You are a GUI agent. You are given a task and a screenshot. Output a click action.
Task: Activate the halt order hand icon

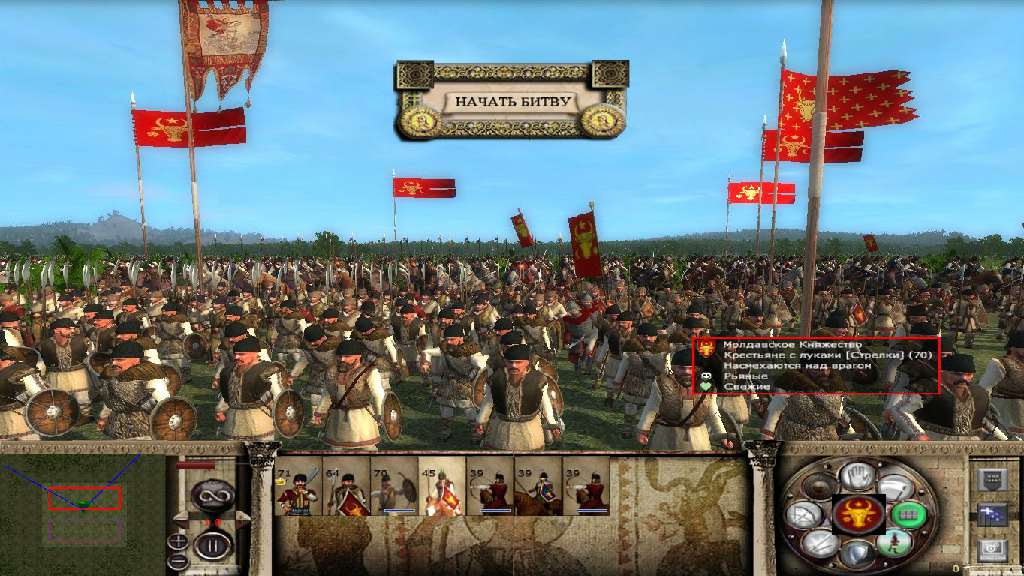click(x=857, y=475)
